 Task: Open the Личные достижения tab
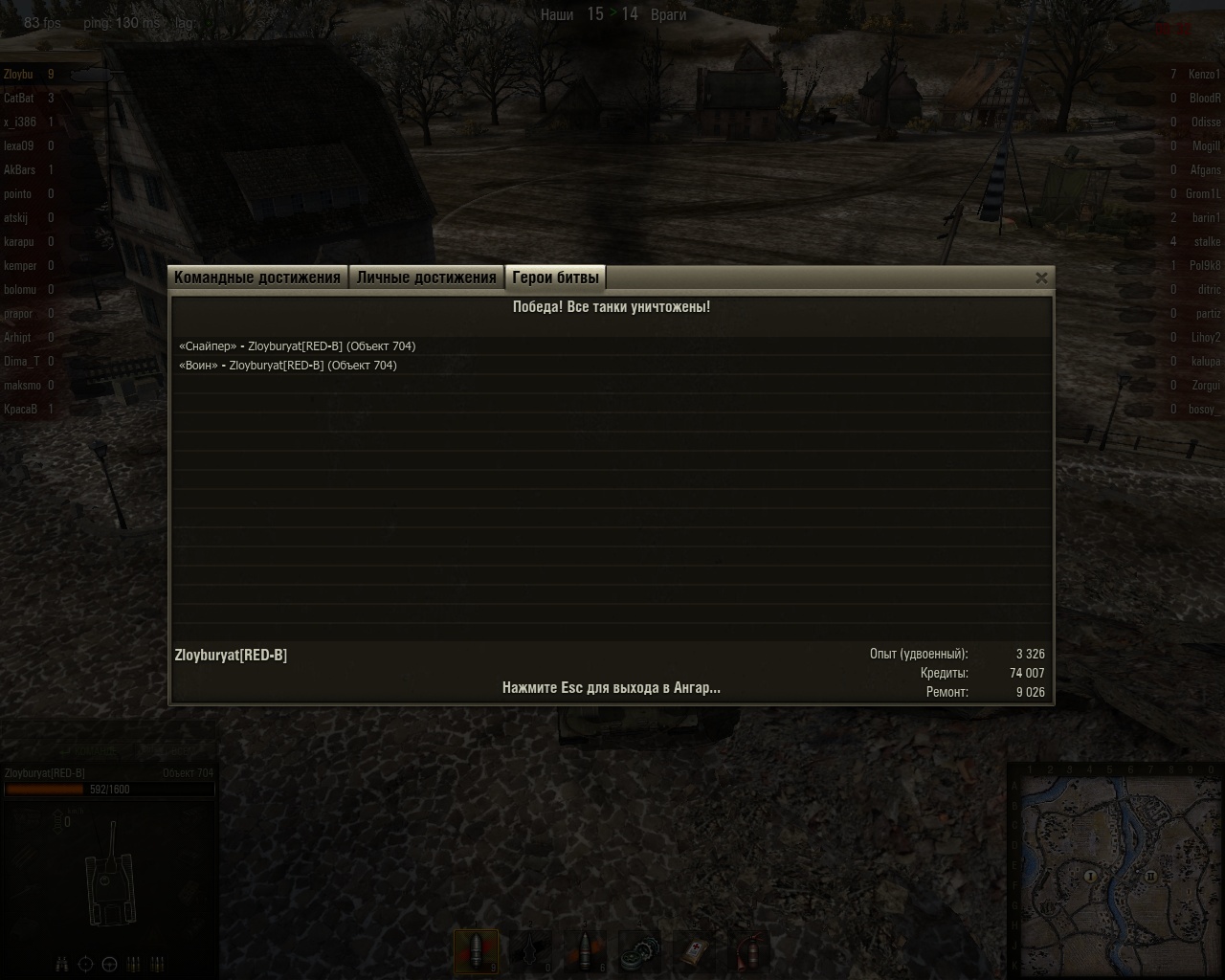426,278
